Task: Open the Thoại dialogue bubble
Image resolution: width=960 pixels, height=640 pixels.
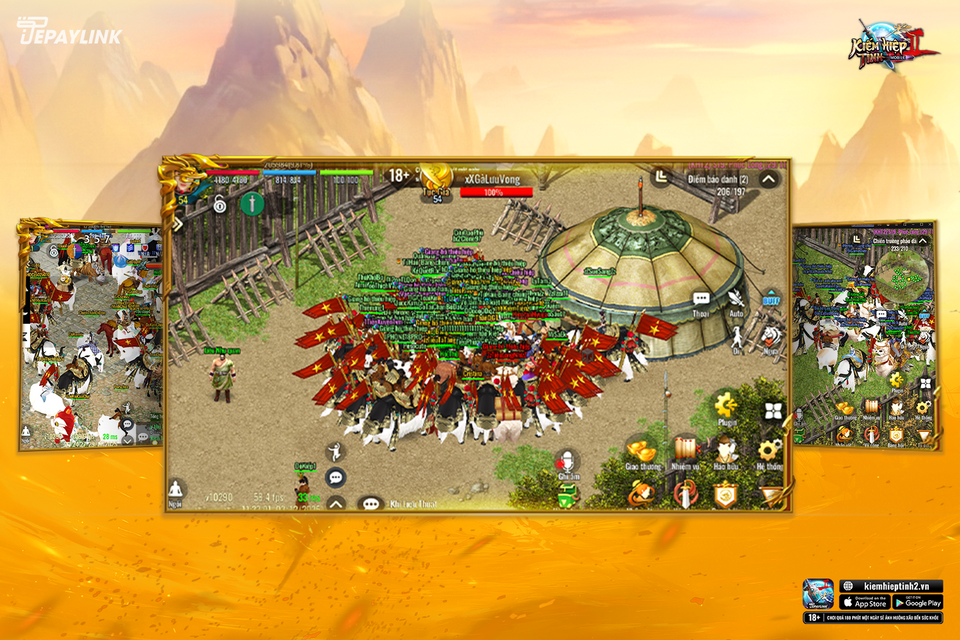Action: [701, 300]
